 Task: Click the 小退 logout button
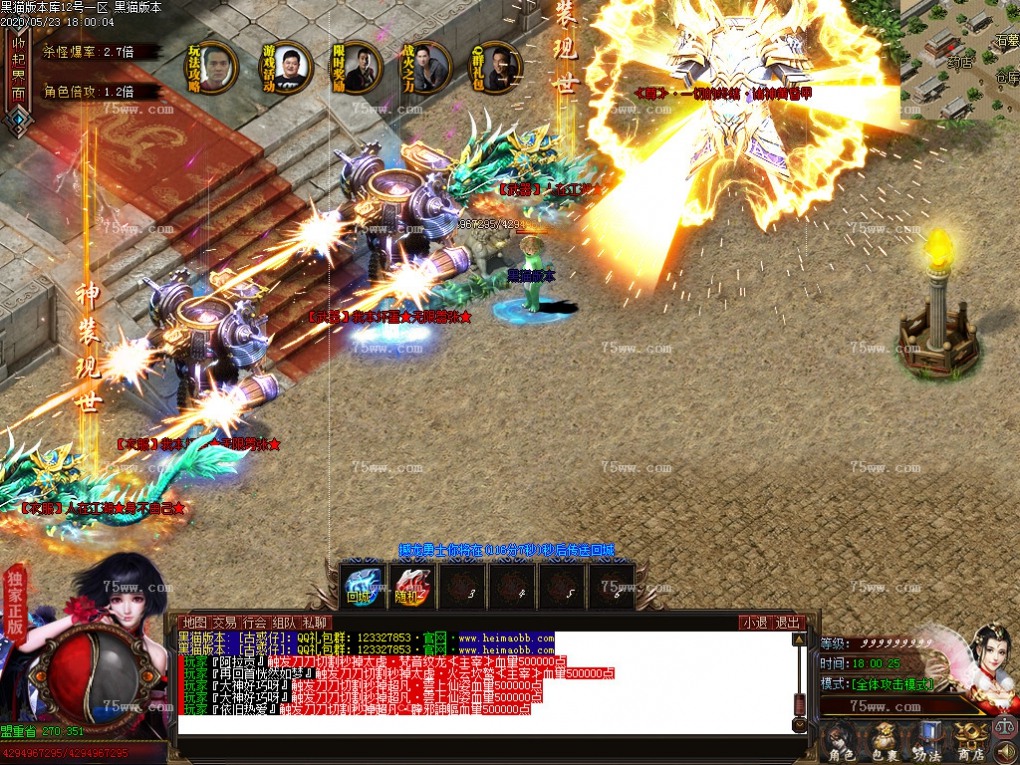755,622
